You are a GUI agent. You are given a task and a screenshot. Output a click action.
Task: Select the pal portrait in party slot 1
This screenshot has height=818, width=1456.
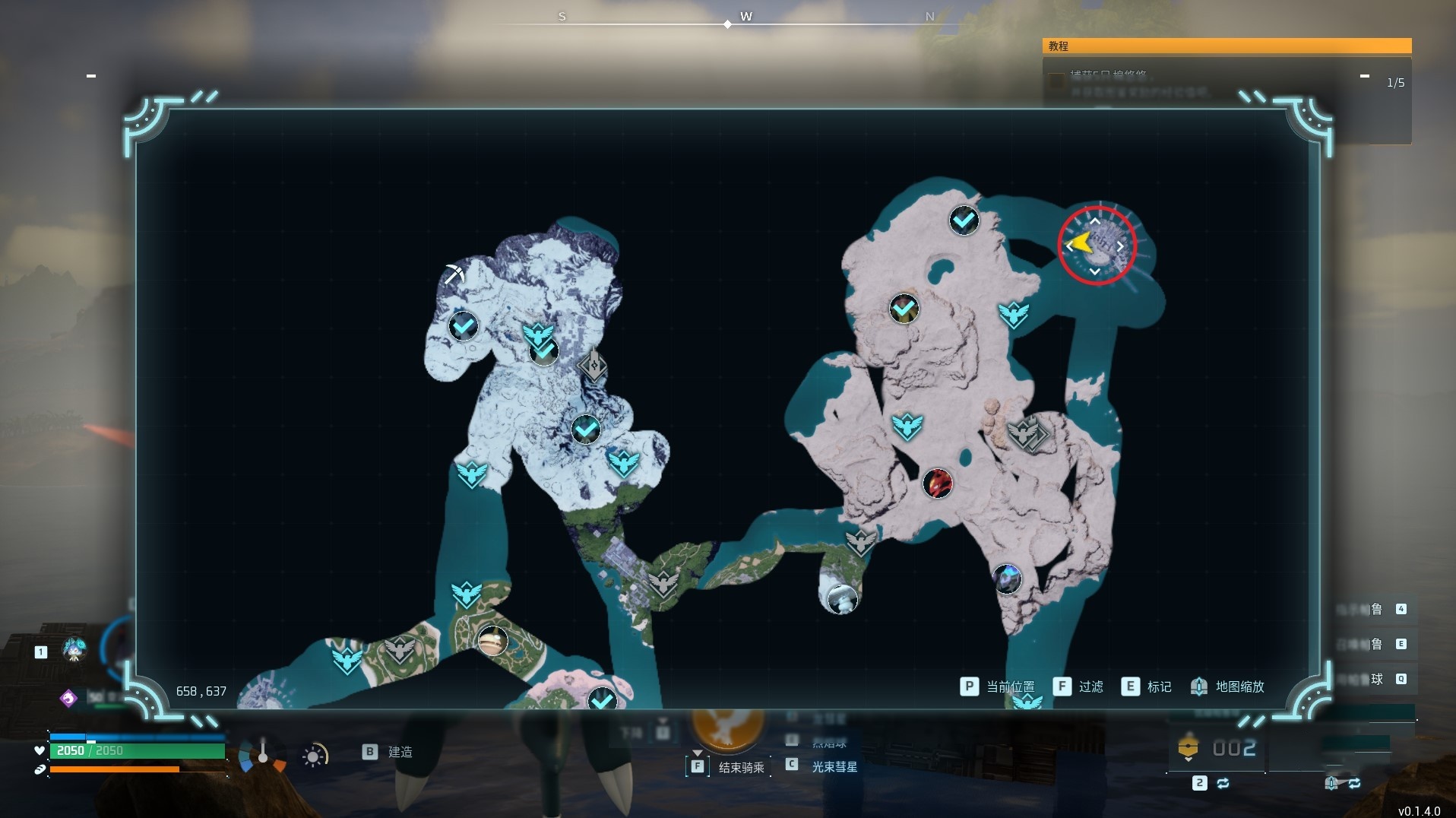pos(74,650)
